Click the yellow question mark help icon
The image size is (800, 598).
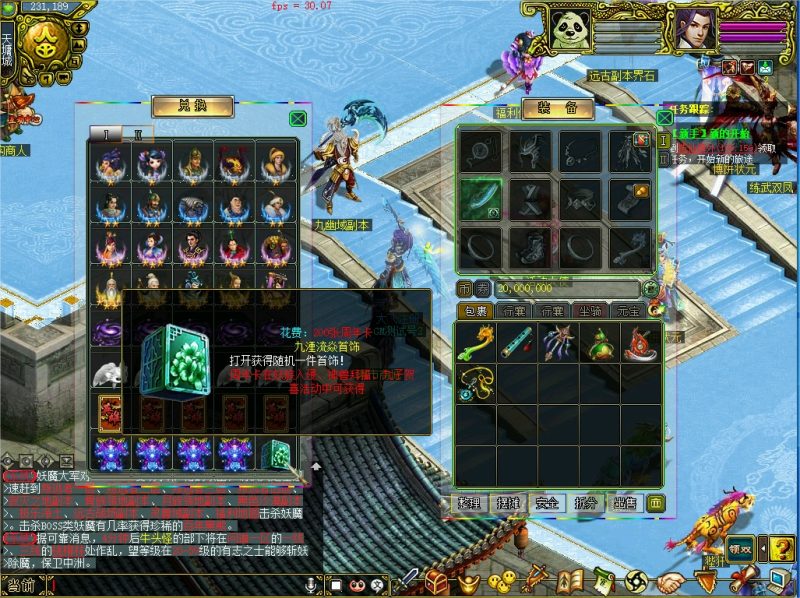click(782, 547)
